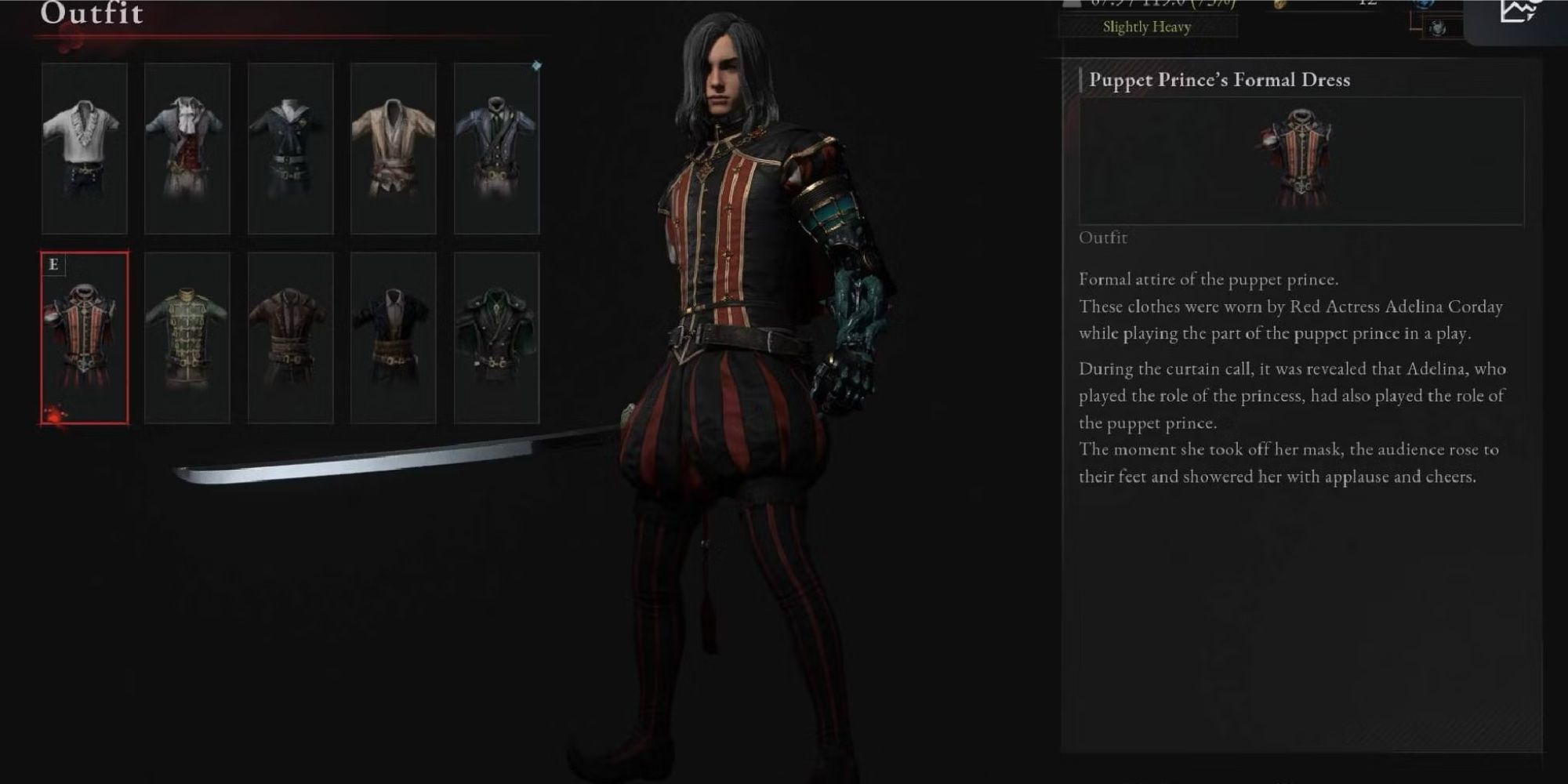Click the round badge icon below the blue emblem
The image size is (1568, 784).
click(1438, 26)
